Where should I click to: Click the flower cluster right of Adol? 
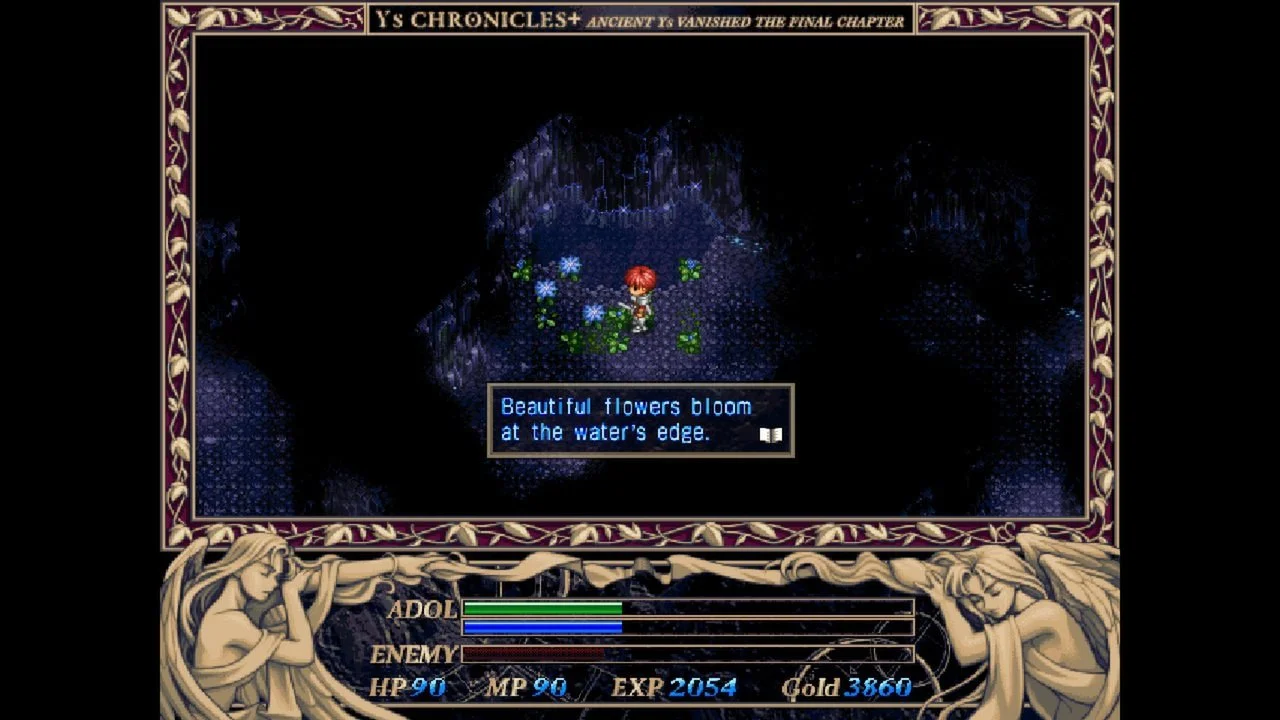688,272
